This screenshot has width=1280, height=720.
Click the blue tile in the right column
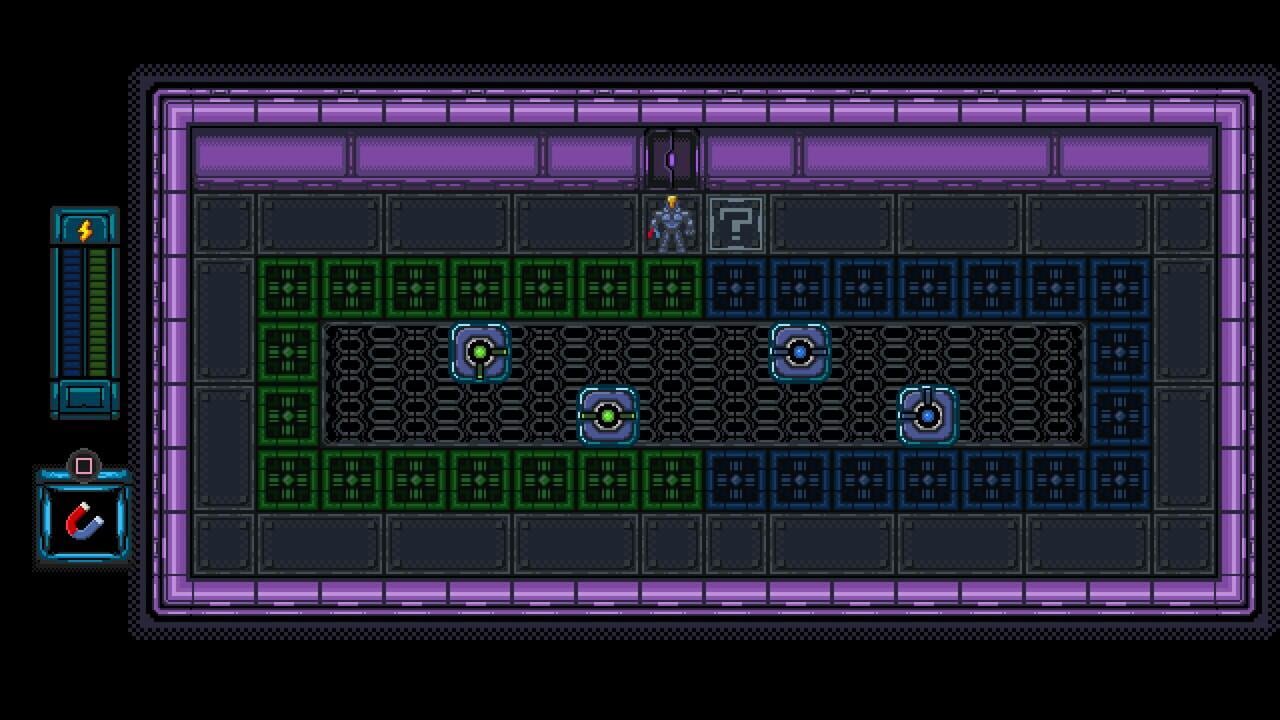(1121, 353)
